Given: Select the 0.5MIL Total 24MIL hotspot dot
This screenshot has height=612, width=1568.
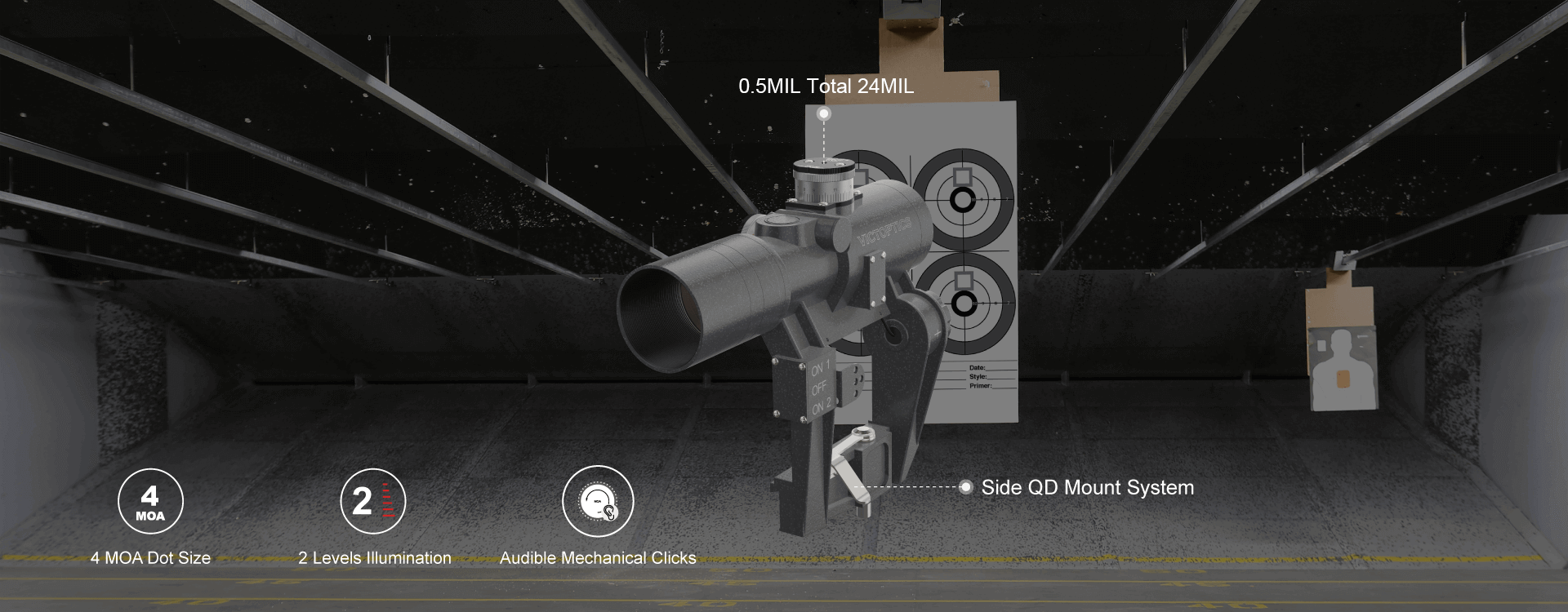Looking at the screenshot, I should pos(824,113).
